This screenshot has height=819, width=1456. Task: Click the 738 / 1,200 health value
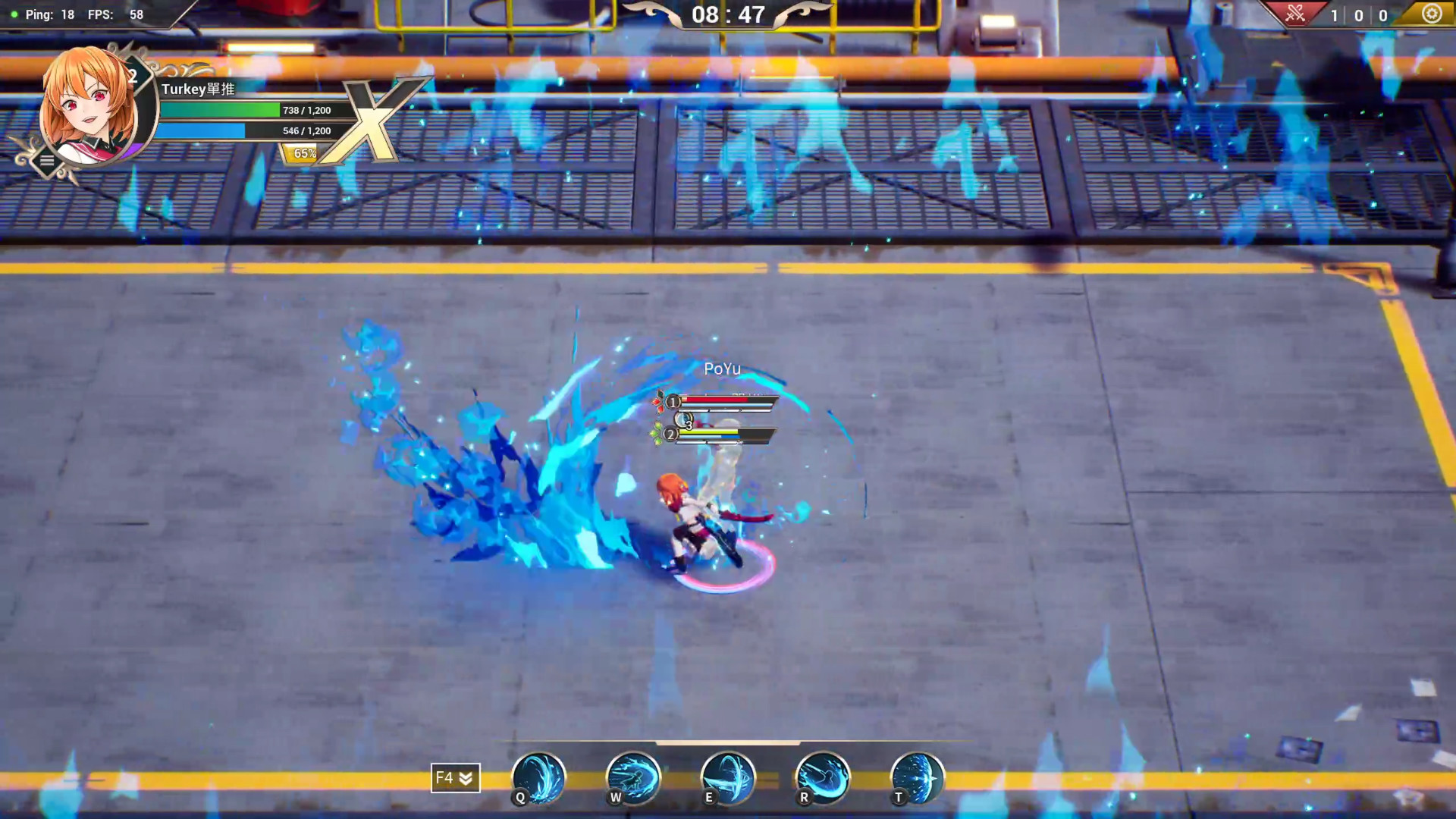tap(306, 110)
